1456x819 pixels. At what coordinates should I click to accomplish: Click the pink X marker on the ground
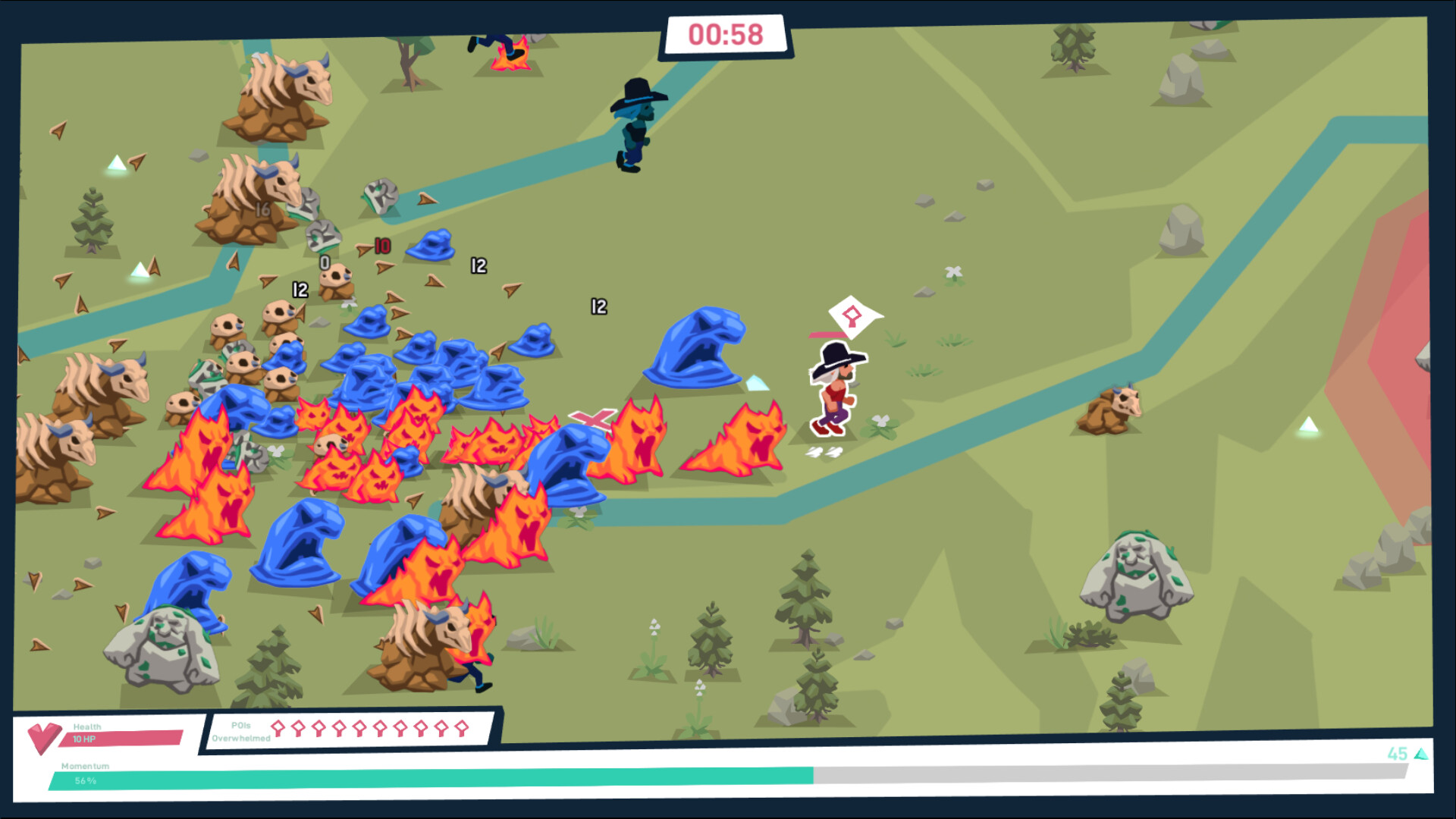(594, 416)
